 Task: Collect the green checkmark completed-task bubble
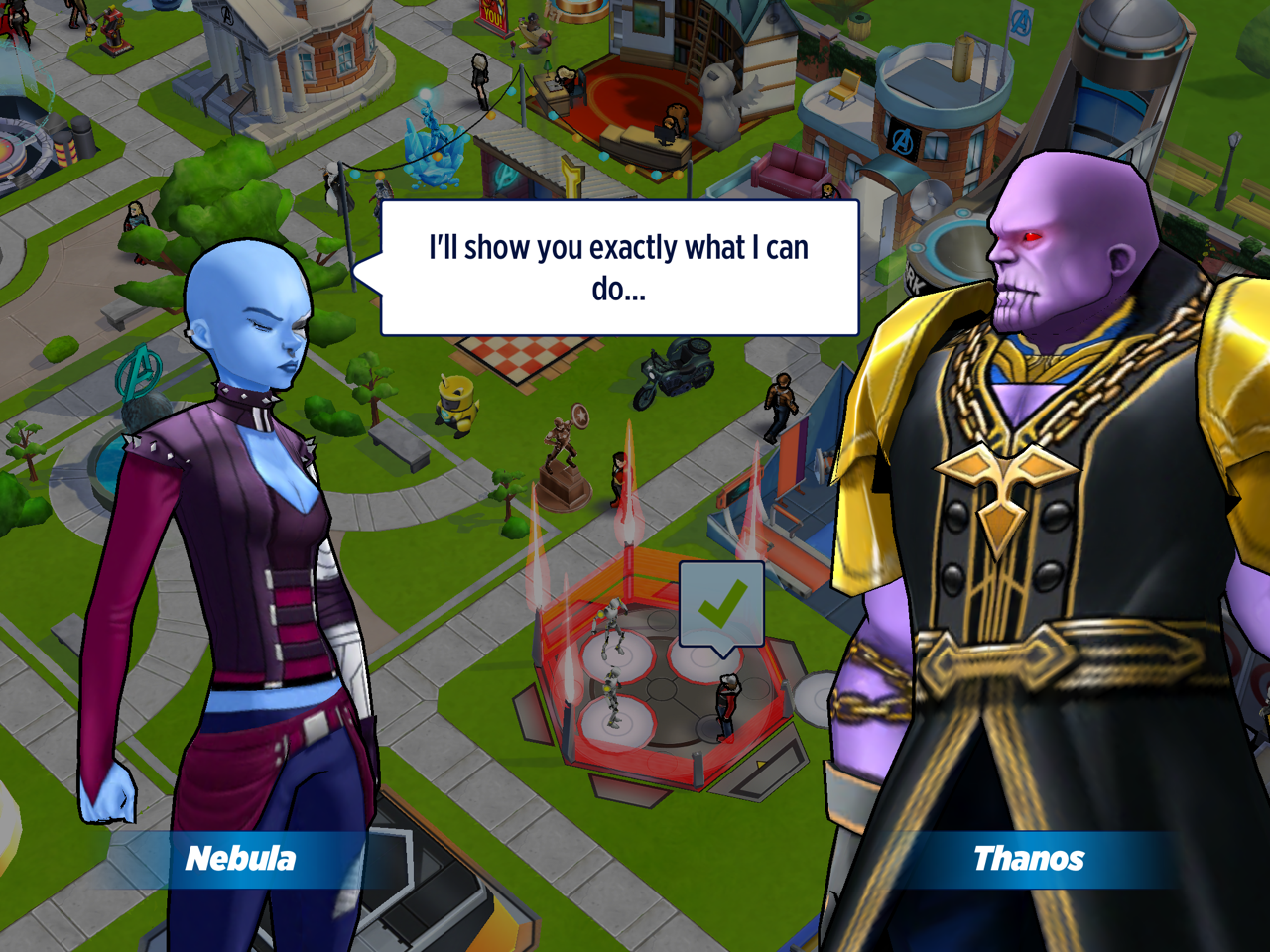click(721, 605)
